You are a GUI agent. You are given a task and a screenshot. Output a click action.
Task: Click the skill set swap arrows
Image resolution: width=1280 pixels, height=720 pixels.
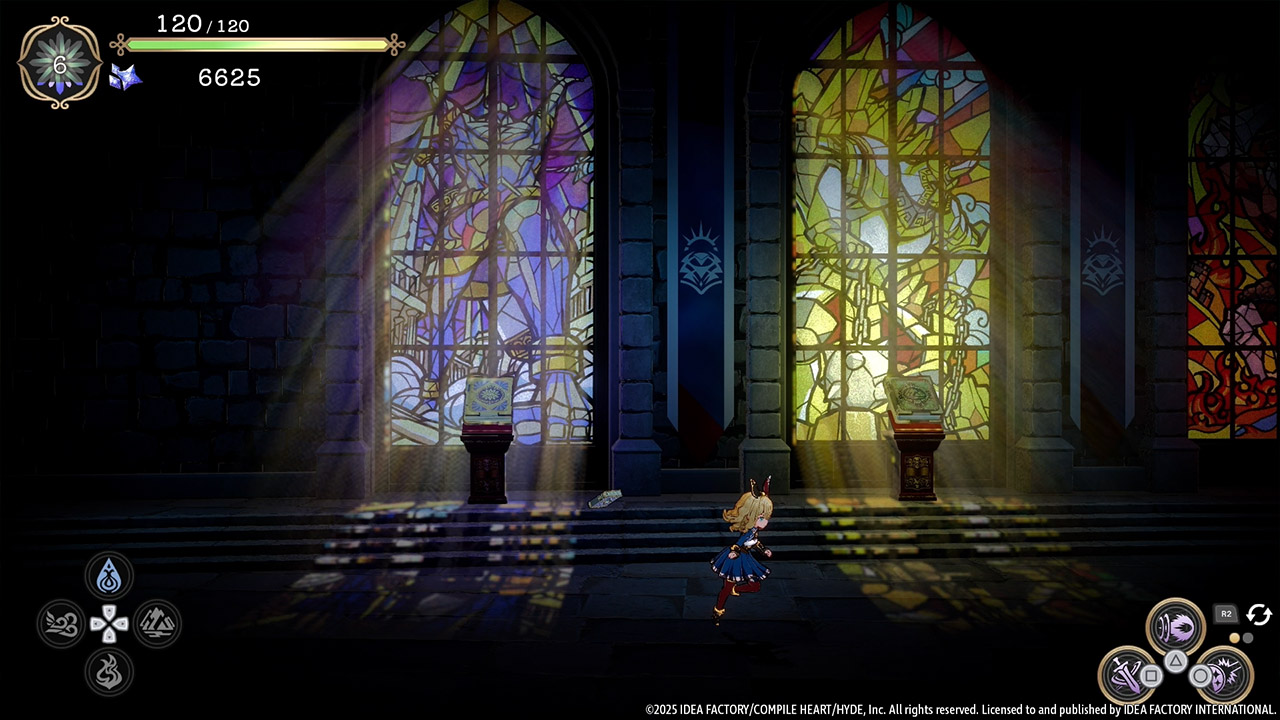pyautogui.click(x=1259, y=615)
